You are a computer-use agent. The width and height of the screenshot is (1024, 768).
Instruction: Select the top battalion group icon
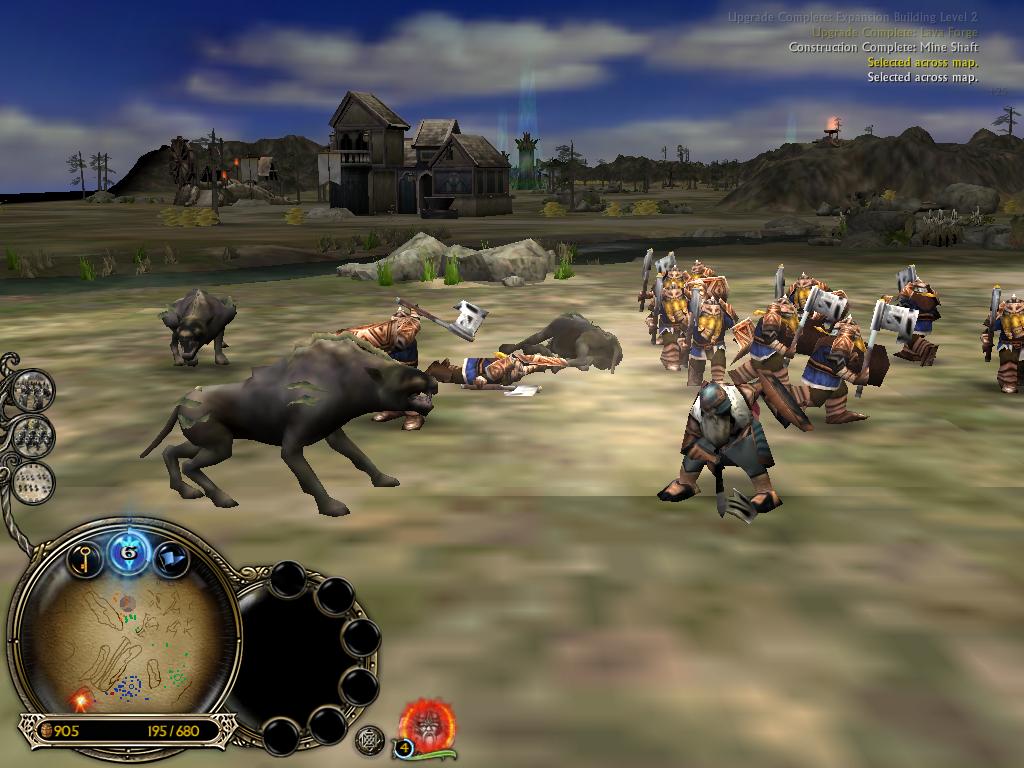point(33,389)
